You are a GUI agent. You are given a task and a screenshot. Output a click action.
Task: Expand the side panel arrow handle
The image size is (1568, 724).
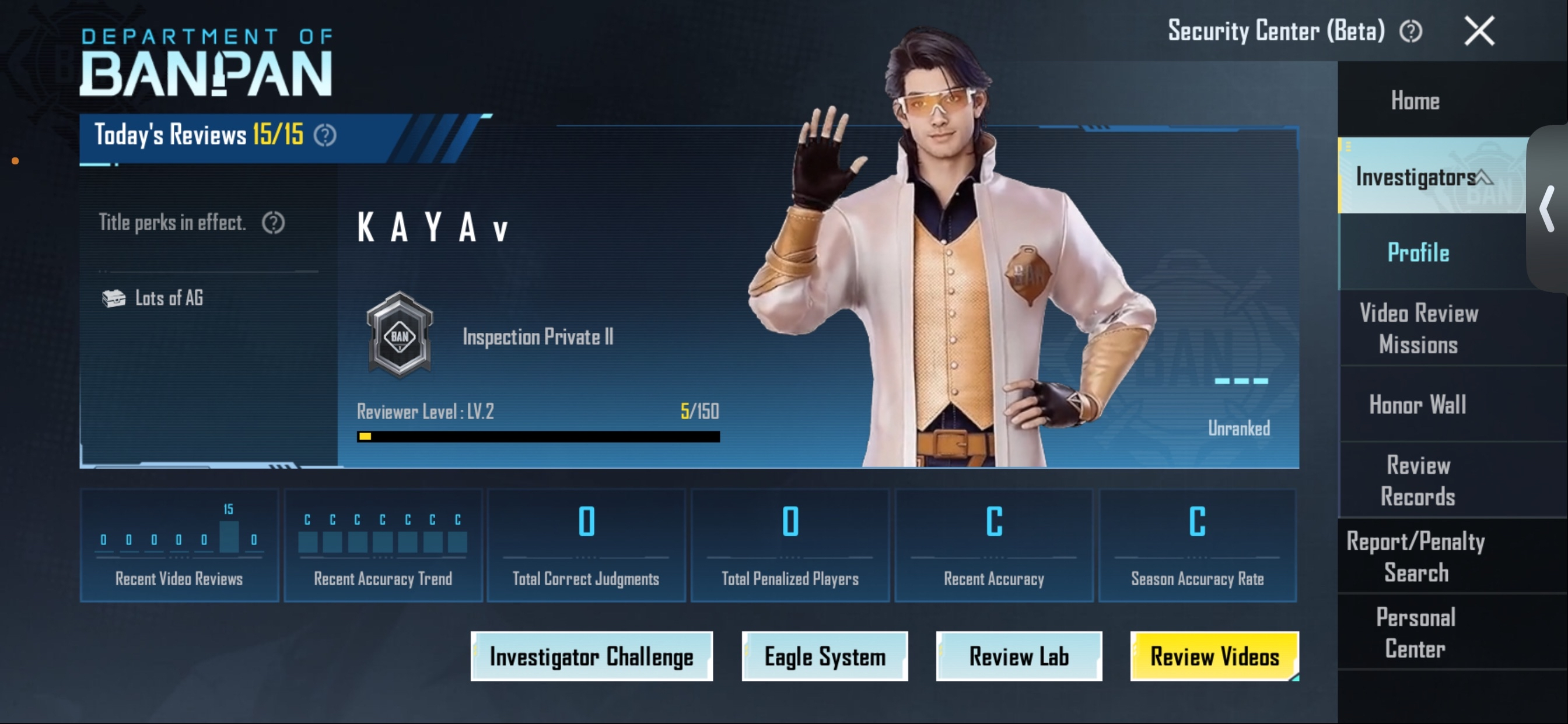tap(1546, 209)
